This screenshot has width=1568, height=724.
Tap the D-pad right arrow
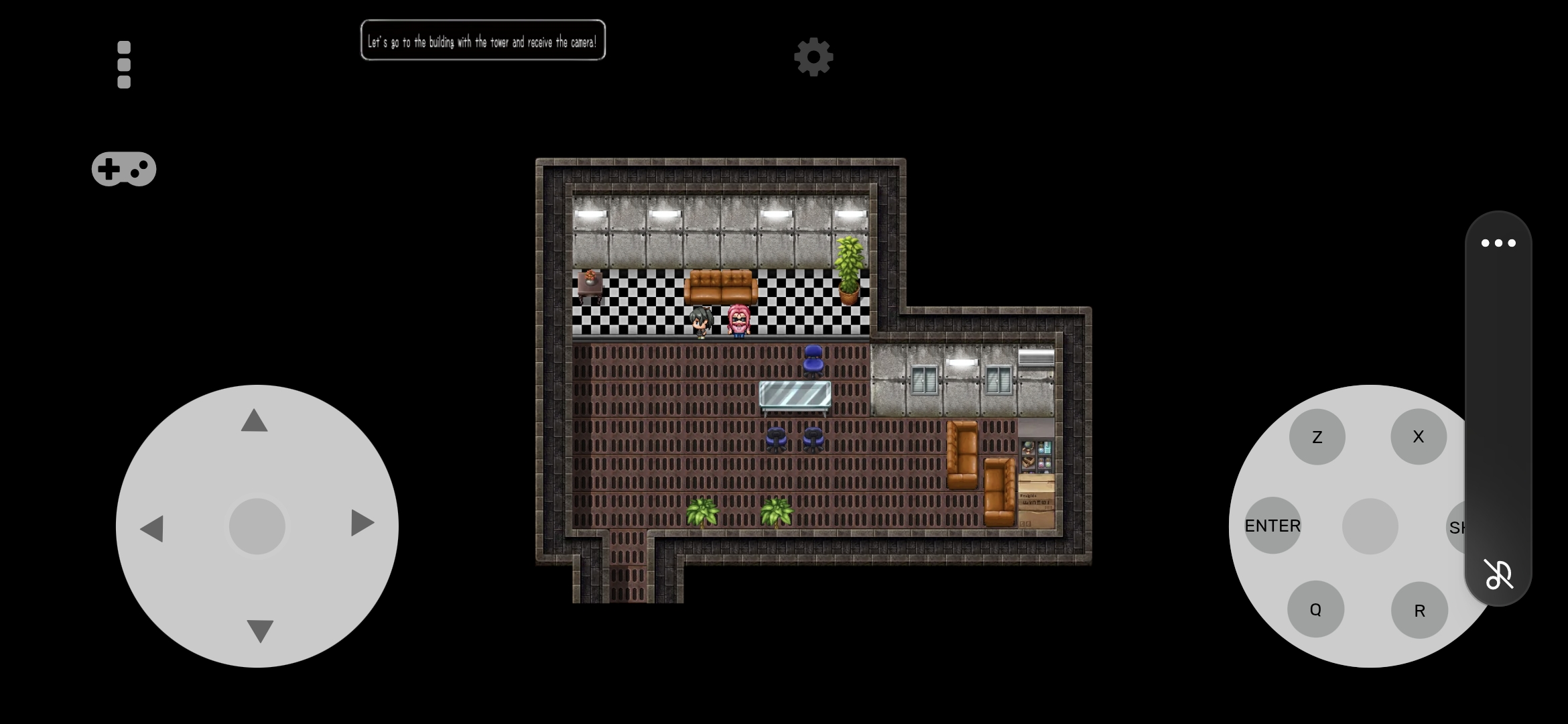[x=362, y=523]
